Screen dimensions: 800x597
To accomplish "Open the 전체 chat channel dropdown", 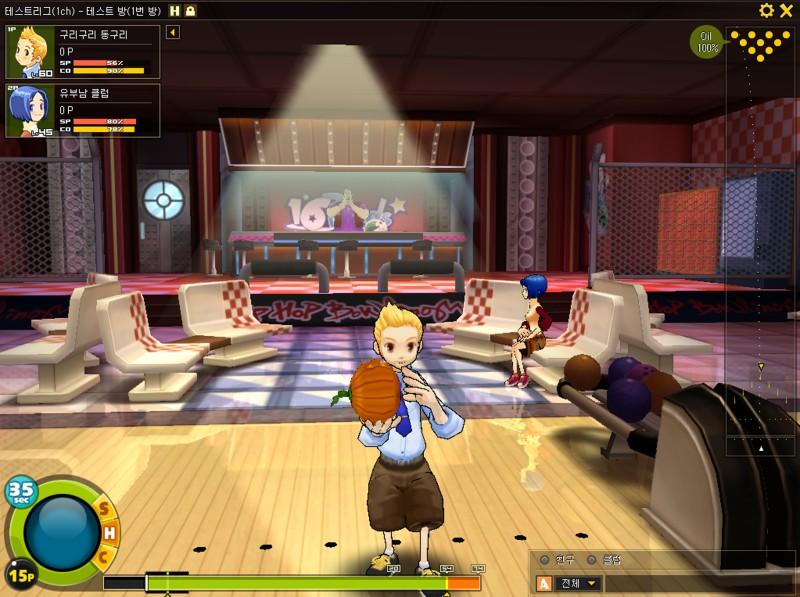I will click(580, 583).
